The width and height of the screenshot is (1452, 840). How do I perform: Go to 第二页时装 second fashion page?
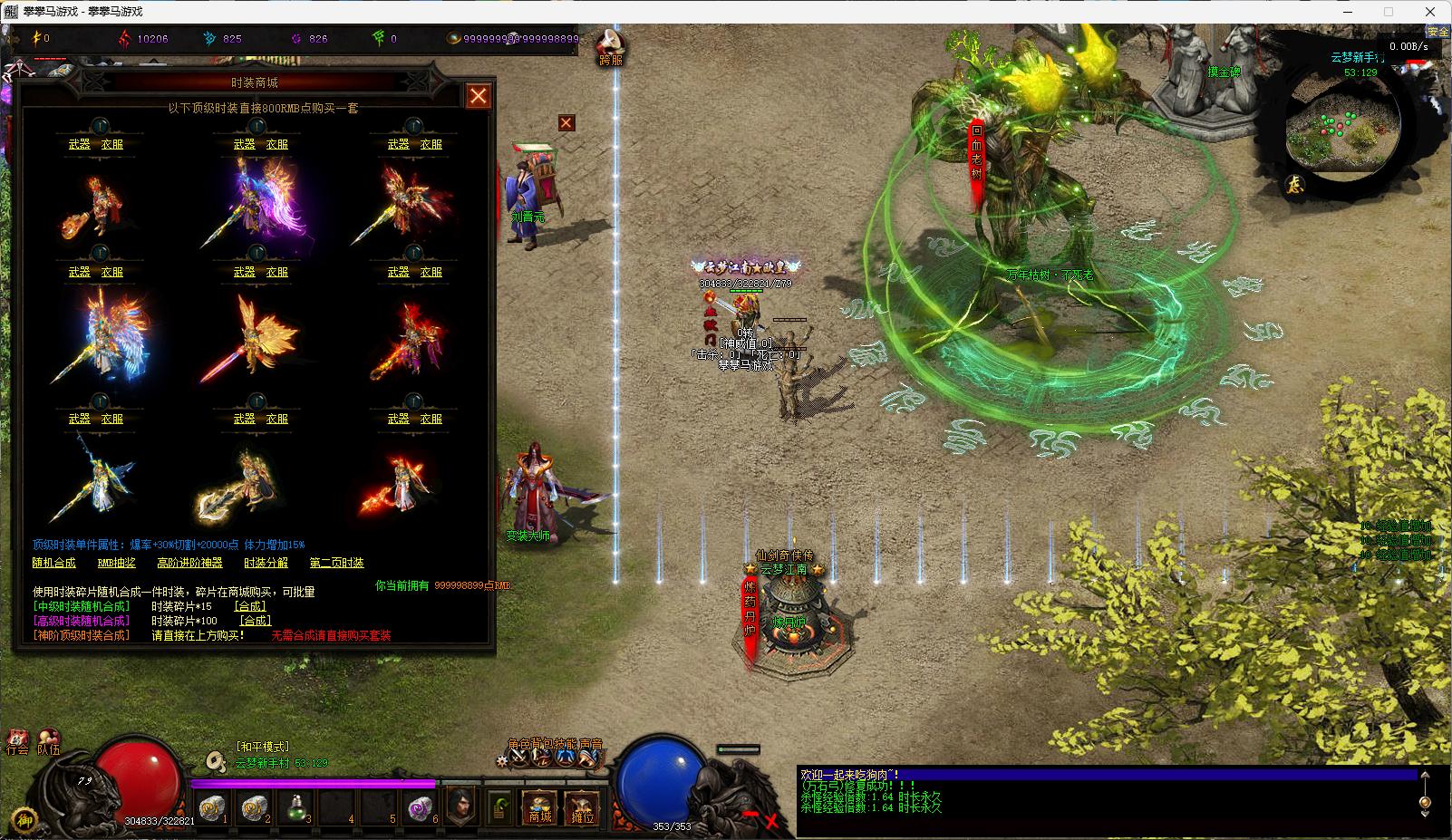[336, 563]
